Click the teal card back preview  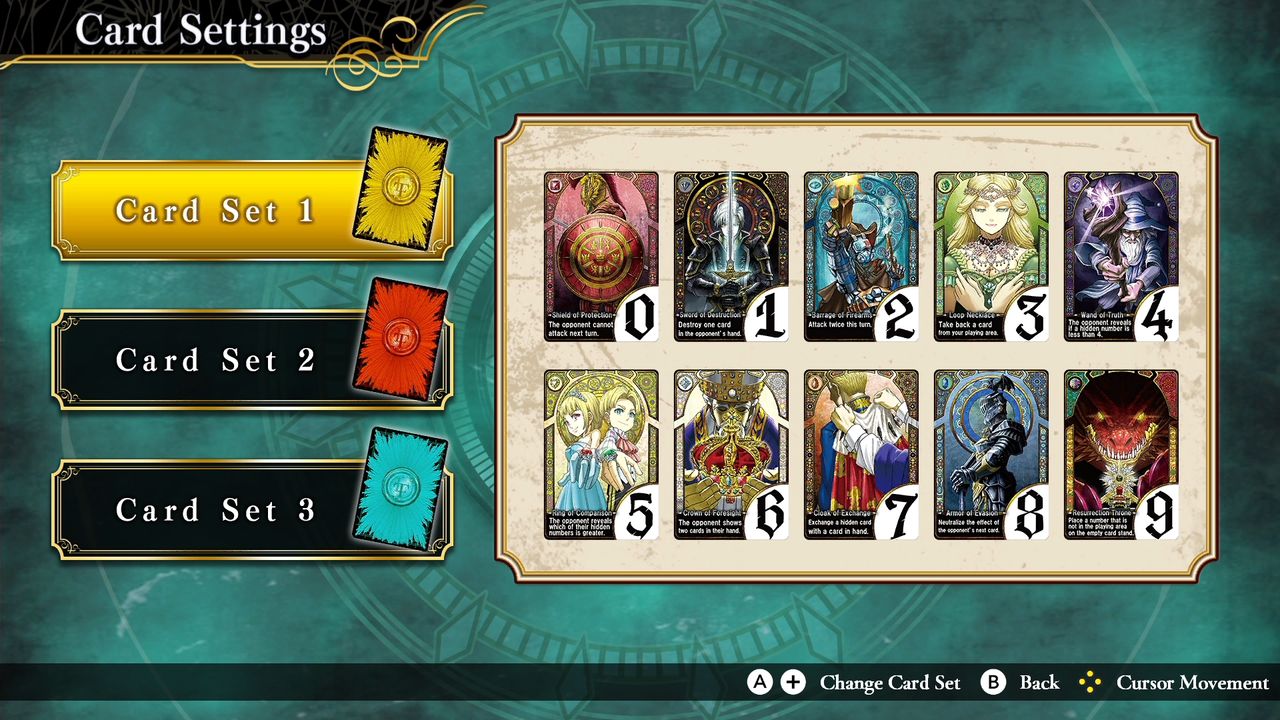point(398,487)
